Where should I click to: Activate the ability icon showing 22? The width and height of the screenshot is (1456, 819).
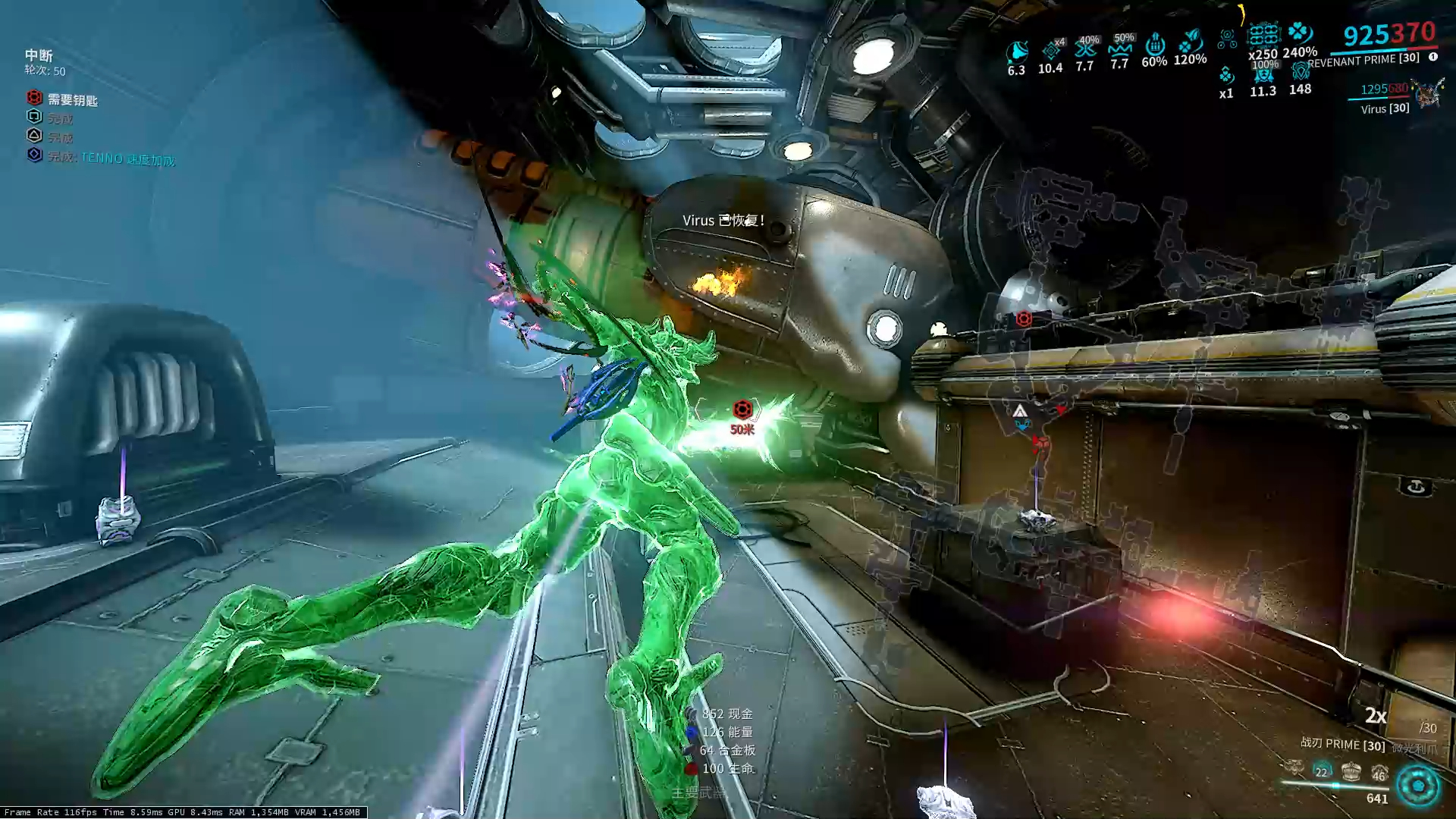pyautogui.click(x=1322, y=771)
